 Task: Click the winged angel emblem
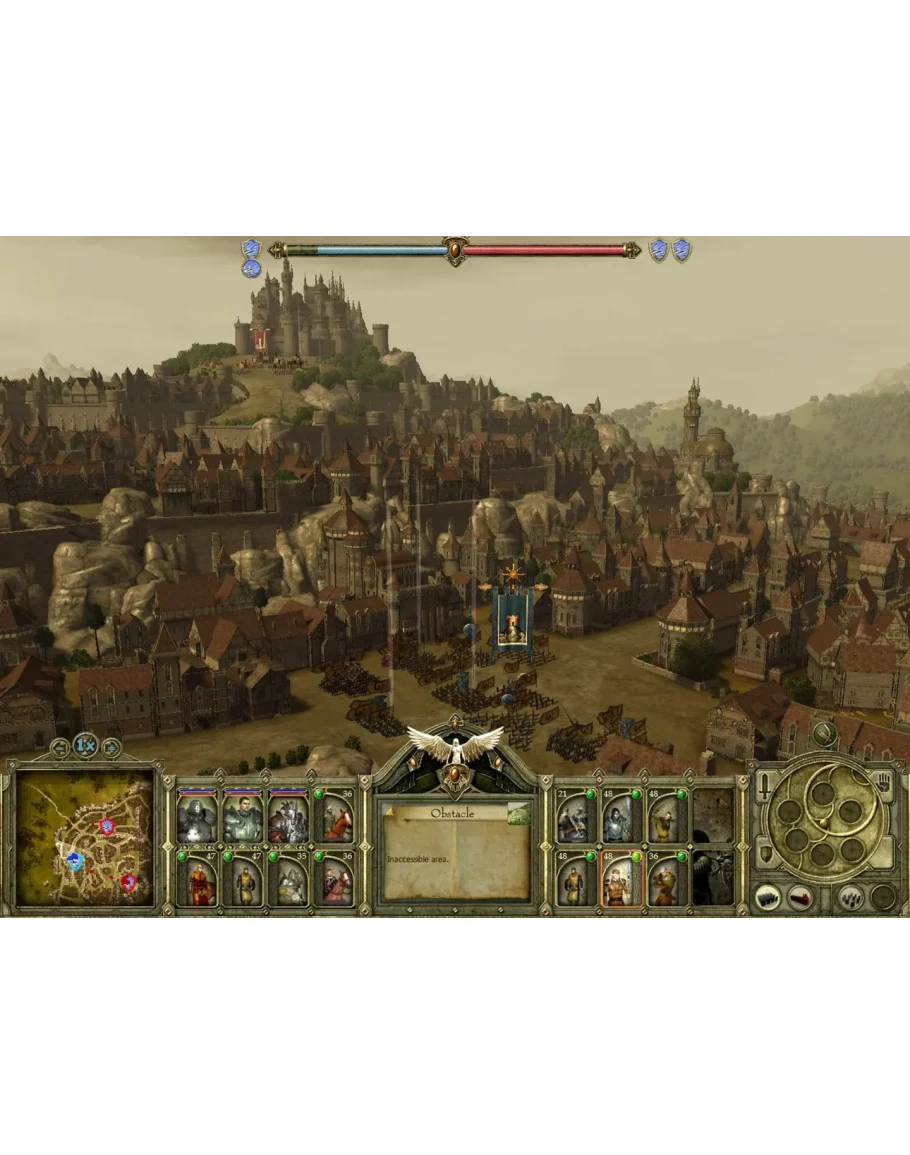pos(455,745)
